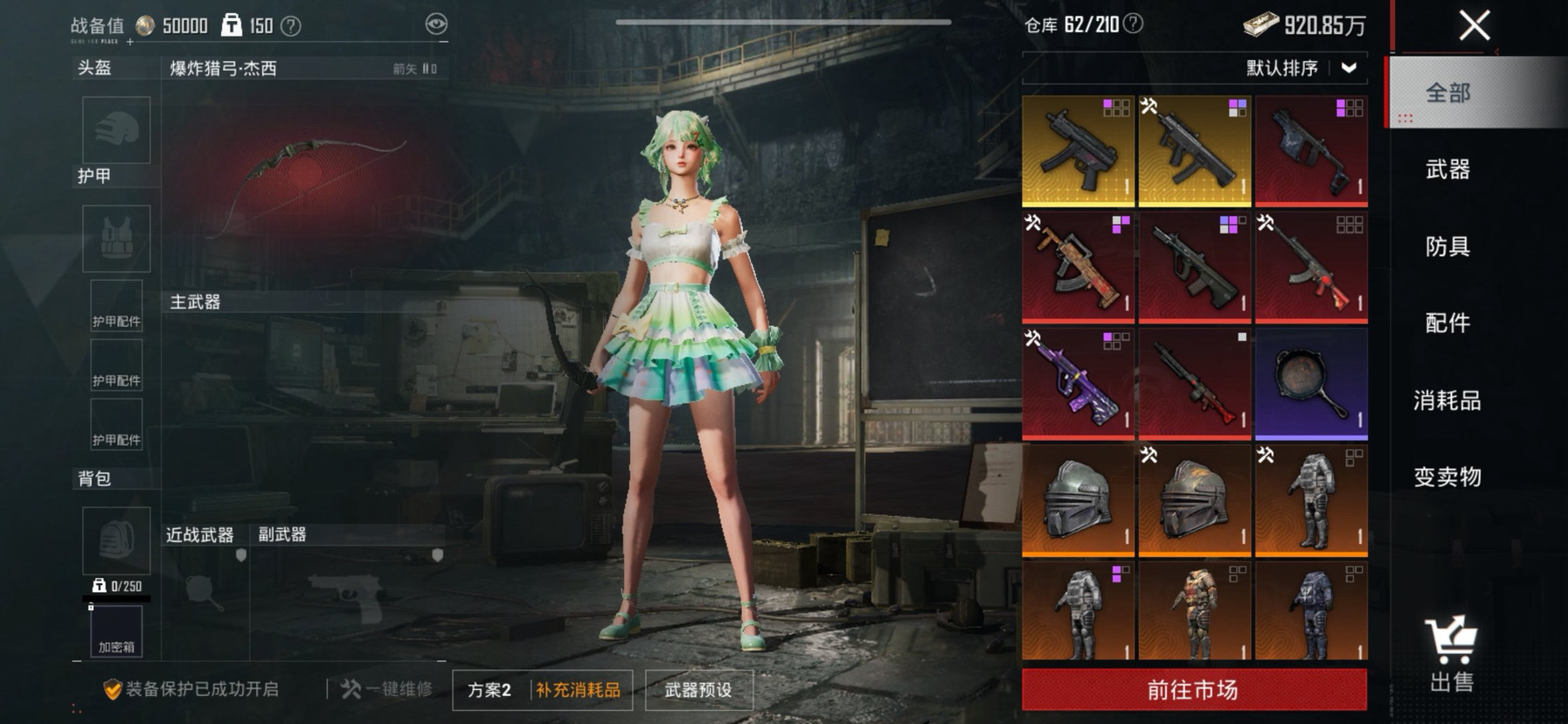Choose the 方案2 loadout plan

coord(489,690)
